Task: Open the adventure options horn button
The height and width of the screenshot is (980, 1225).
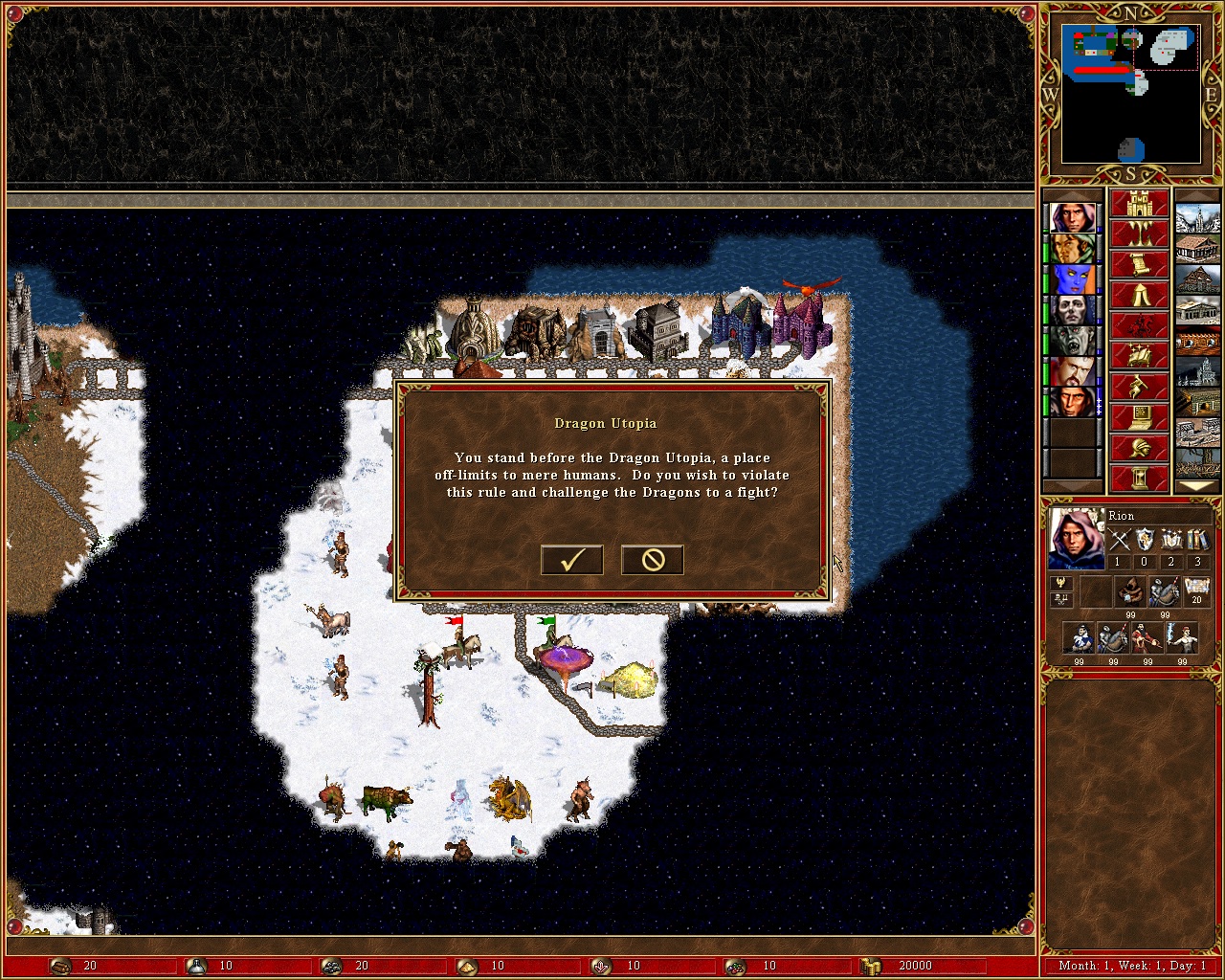Action: (x=1139, y=388)
